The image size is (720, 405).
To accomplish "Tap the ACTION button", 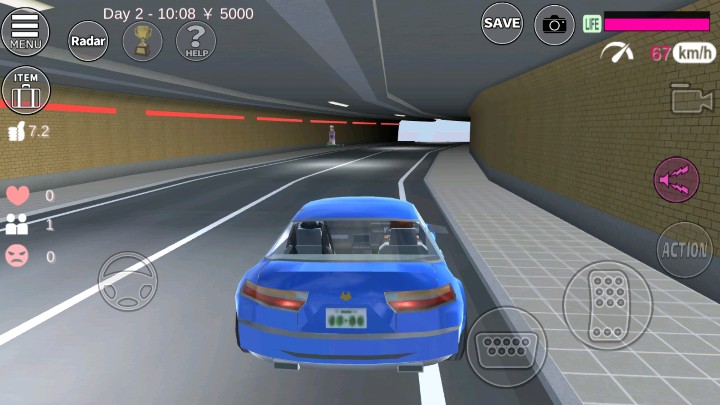I will click(x=684, y=248).
